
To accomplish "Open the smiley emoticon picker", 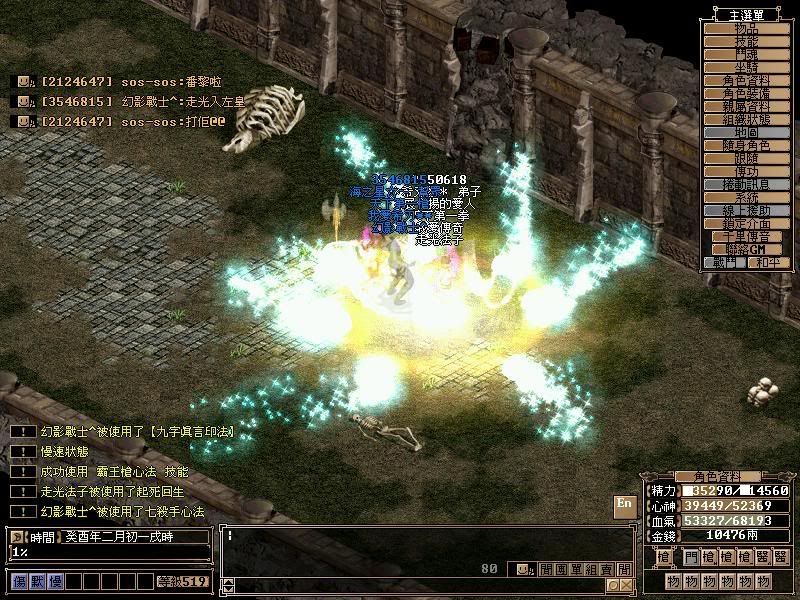I will click(x=522, y=569).
